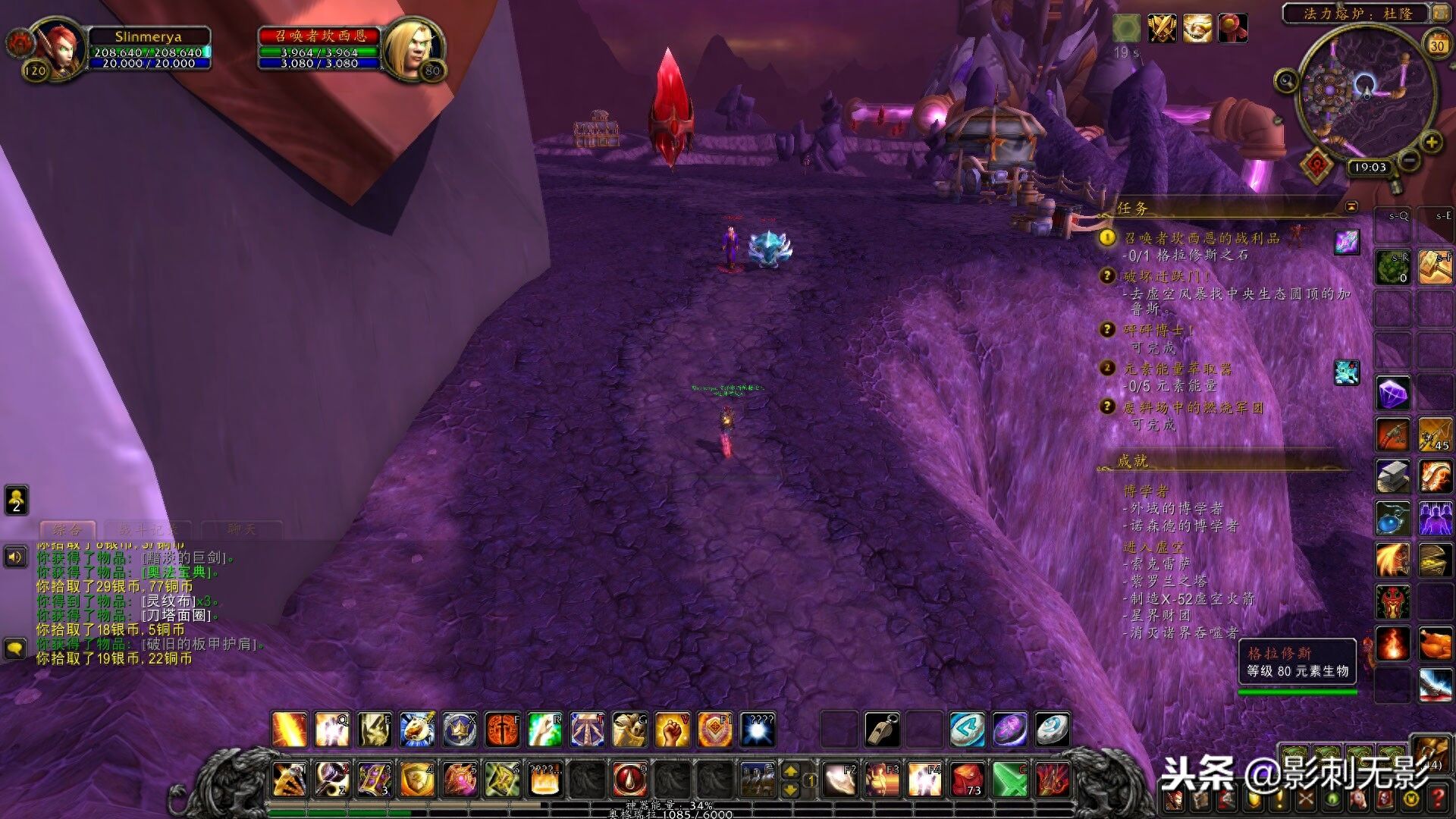
Task: Open the calendar button showing 30
Action: coord(1437,44)
